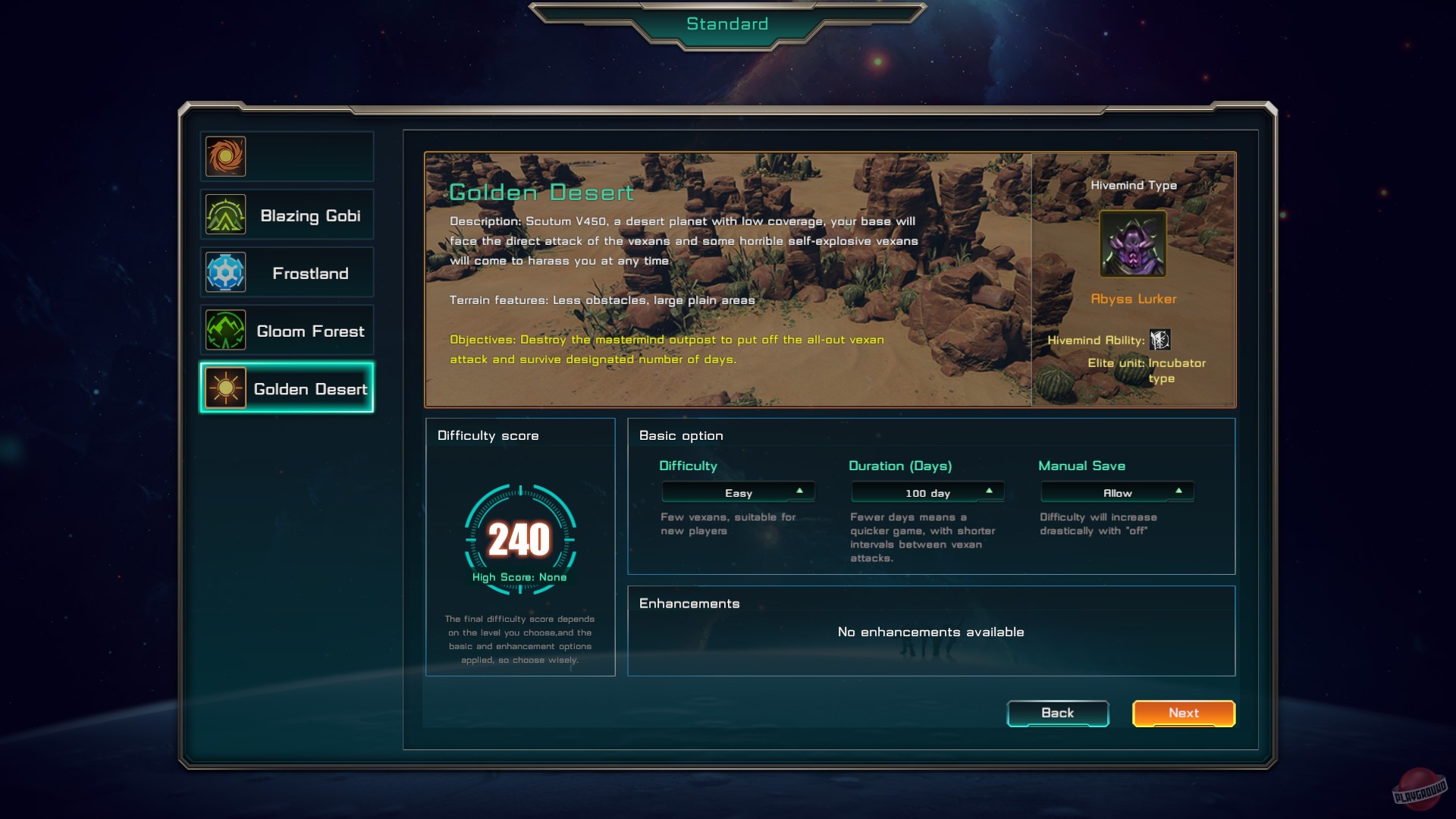Switch Manual Save using its arrow toggle
Viewport: 1456px width, 819px height.
[x=1178, y=491]
